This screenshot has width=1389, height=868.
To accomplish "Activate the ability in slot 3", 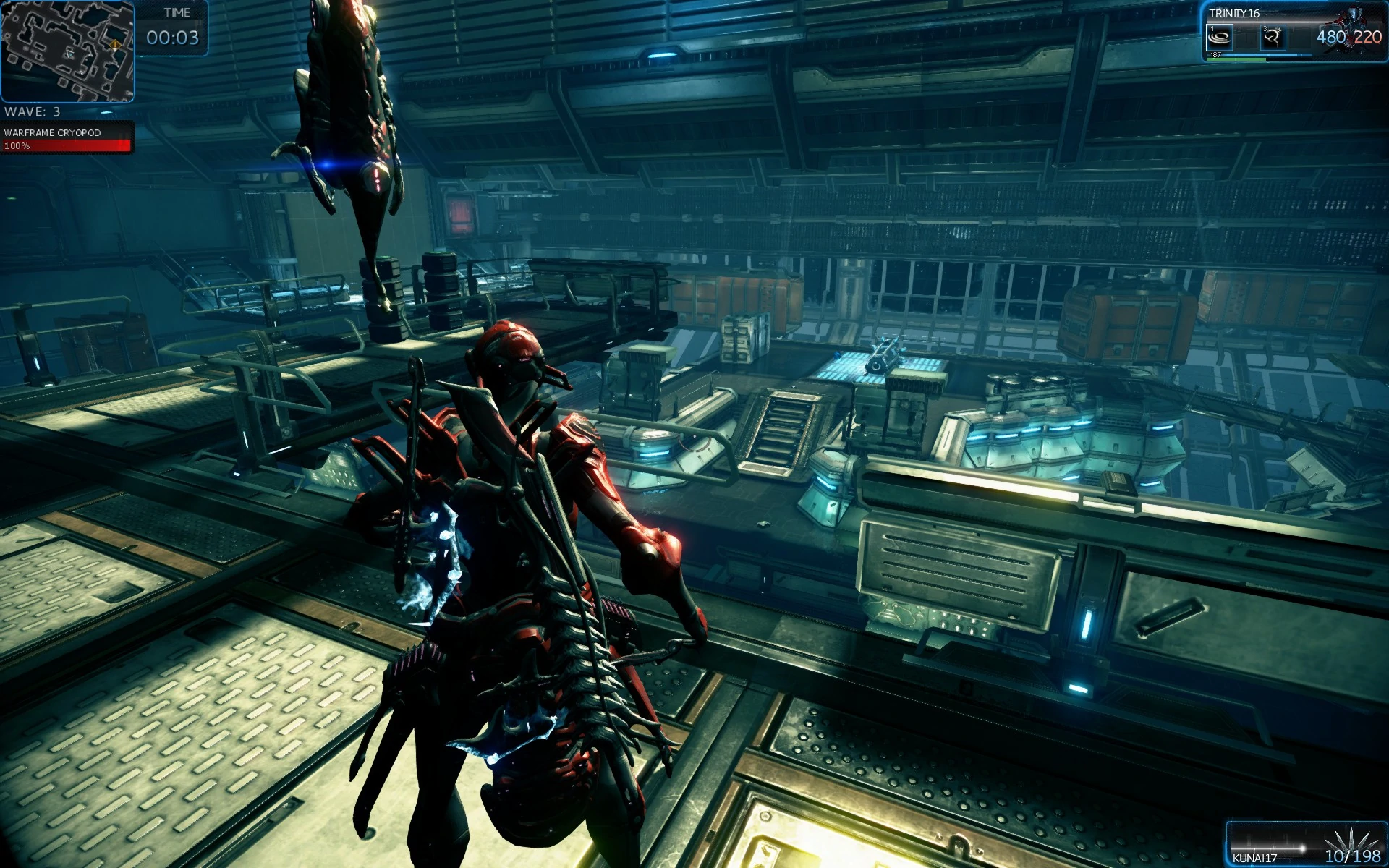I will click(1273, 38).
